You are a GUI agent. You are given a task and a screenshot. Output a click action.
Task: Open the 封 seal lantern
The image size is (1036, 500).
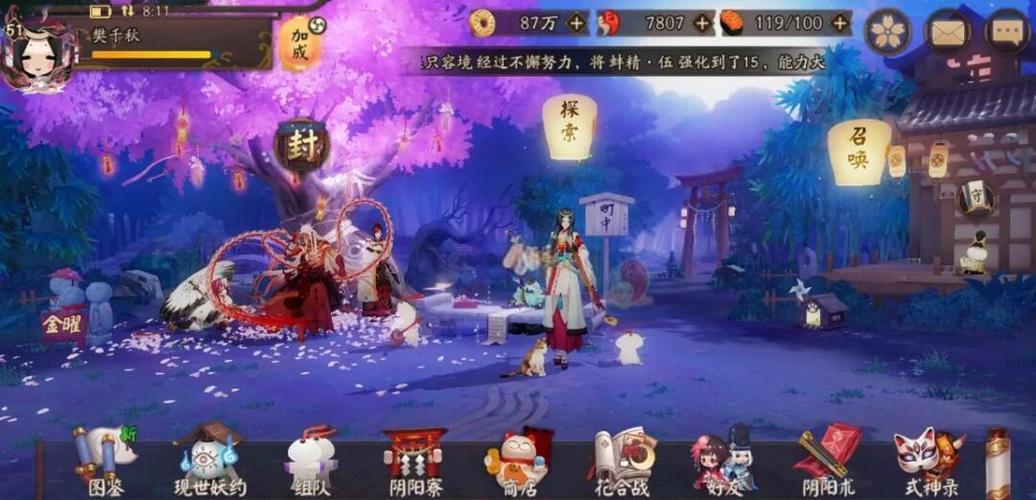[301, 147]
